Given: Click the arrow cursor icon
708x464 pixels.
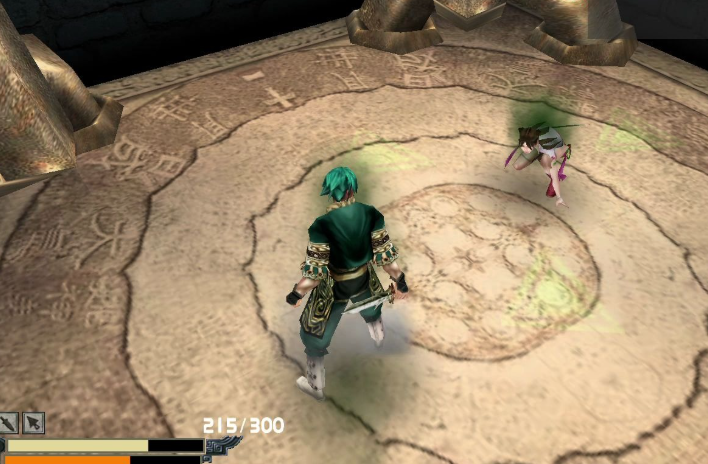Looking at the screenshot, I should pyautogui.click(x=34, y=423).
